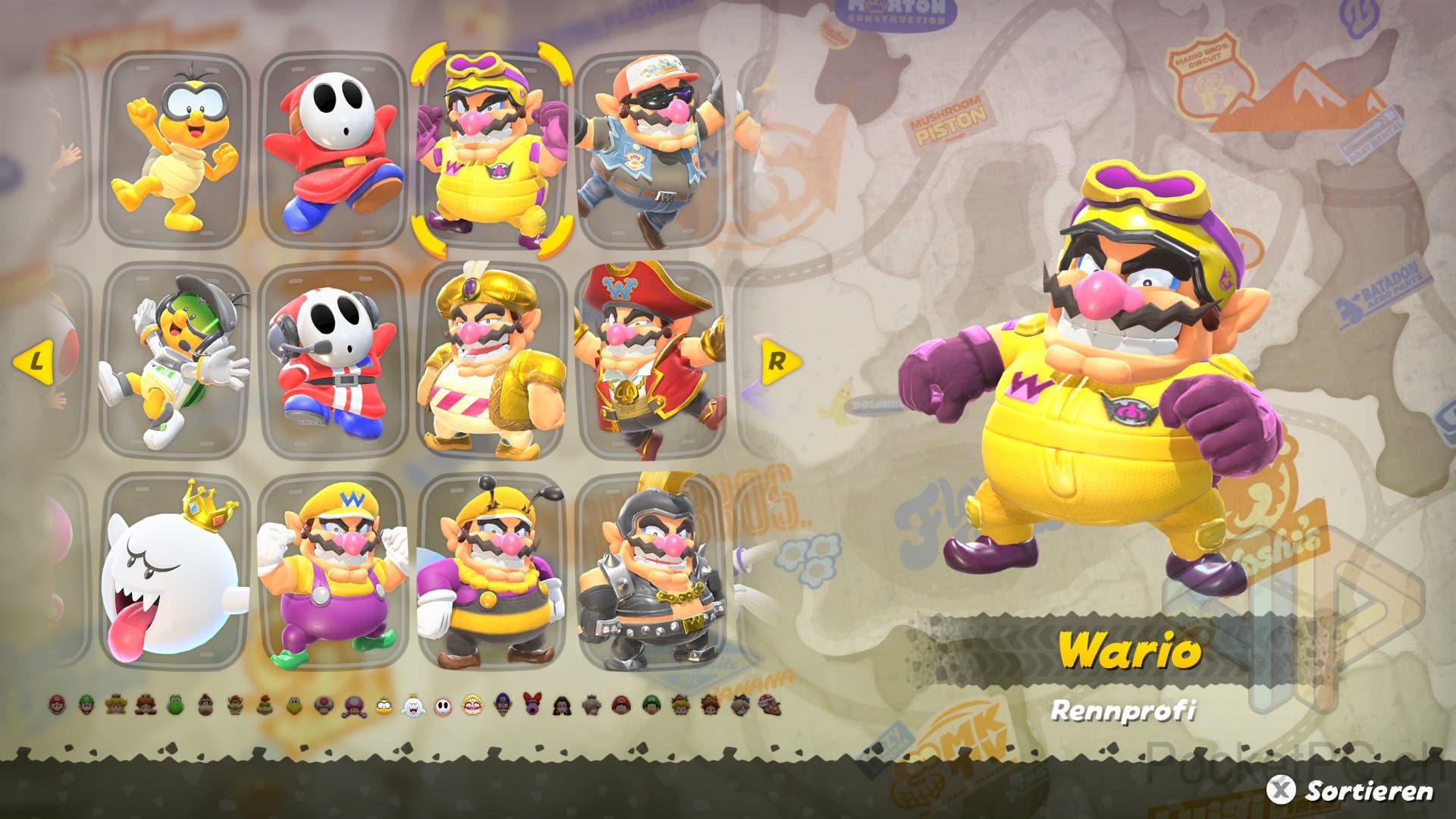The image size is (1456, 819).
Task: Pick Wario in the spiked black armor
Action: (651, 572)
